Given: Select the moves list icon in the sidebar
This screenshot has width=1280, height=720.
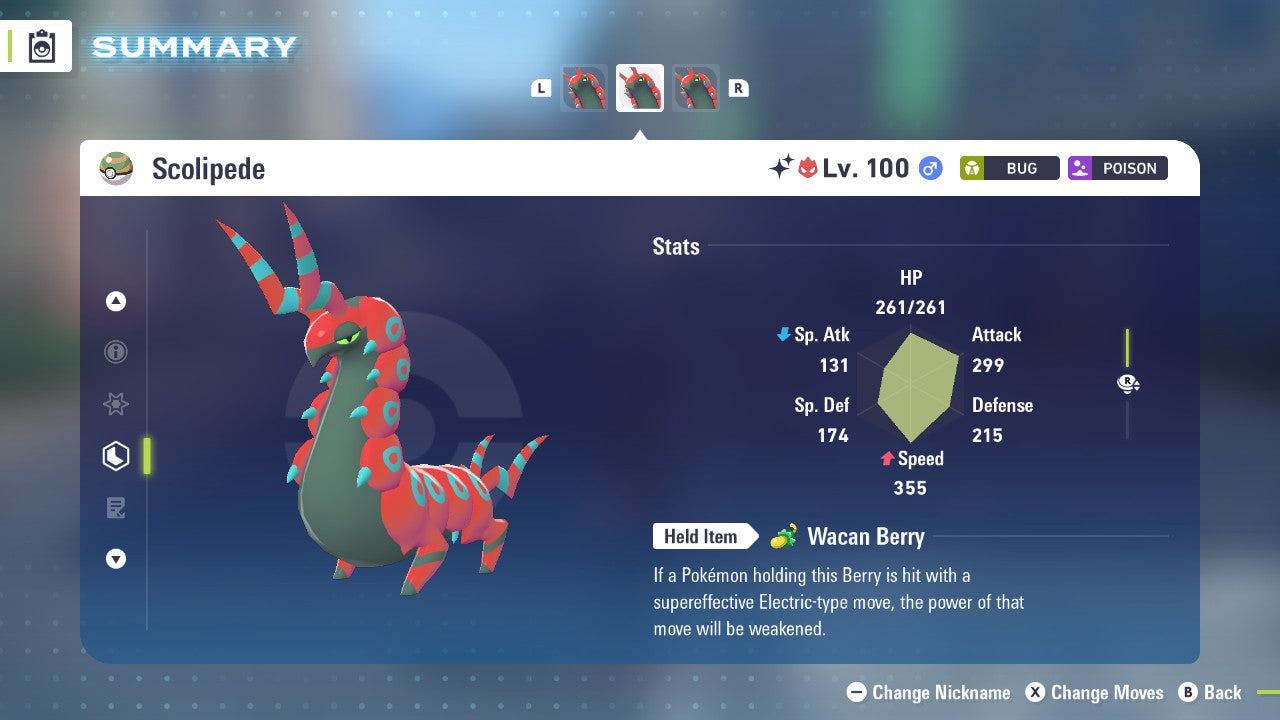Looking at the screenshot, I should tap(115, 508).
